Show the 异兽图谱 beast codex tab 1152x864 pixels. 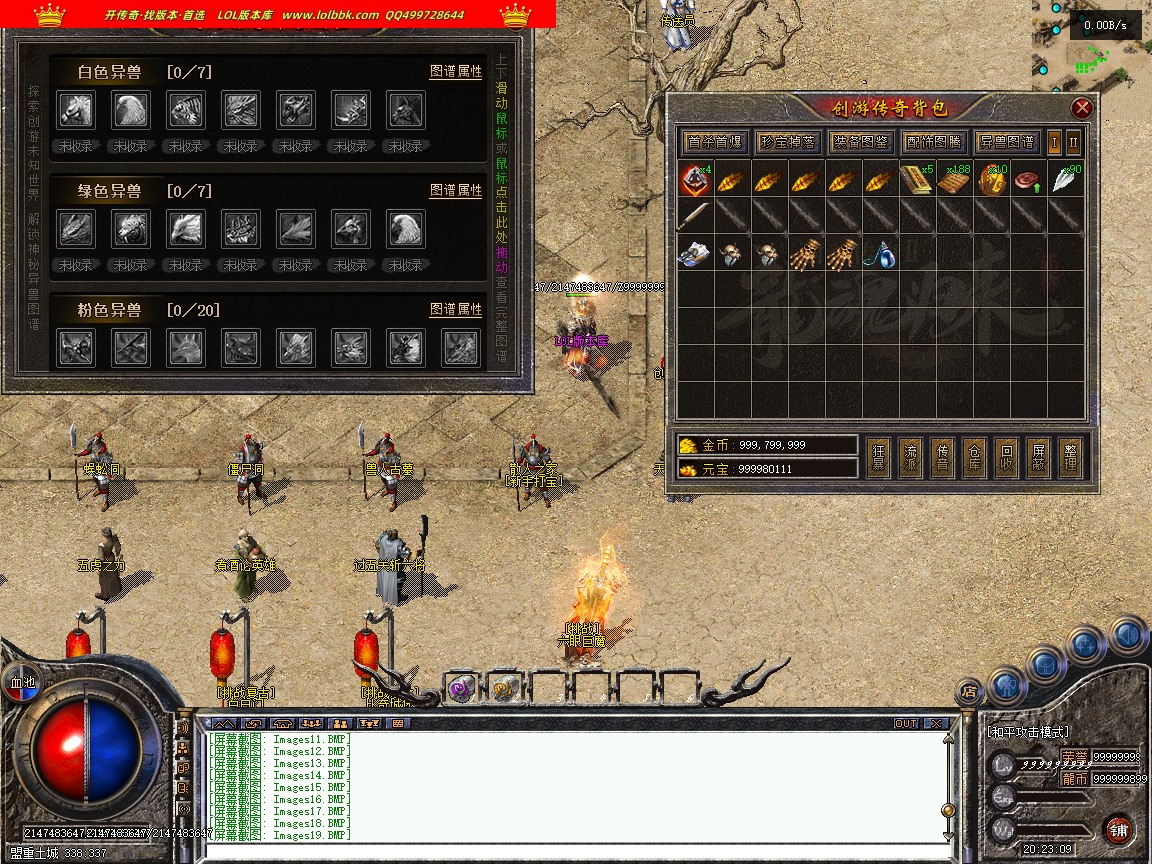[x=1006, y=142]
